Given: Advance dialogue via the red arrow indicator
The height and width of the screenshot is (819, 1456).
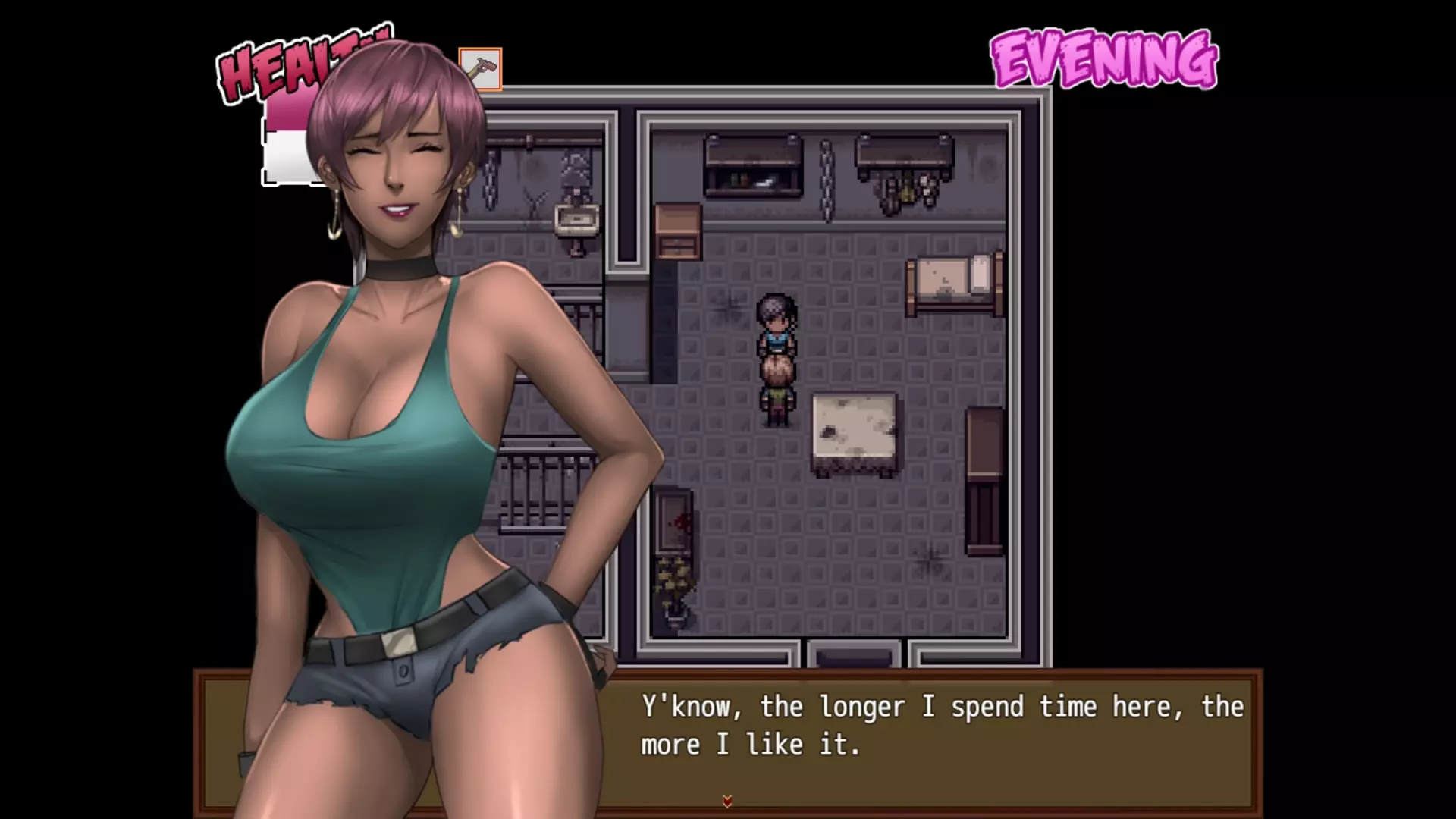Looking at the screenshot, I should [727, 801].
